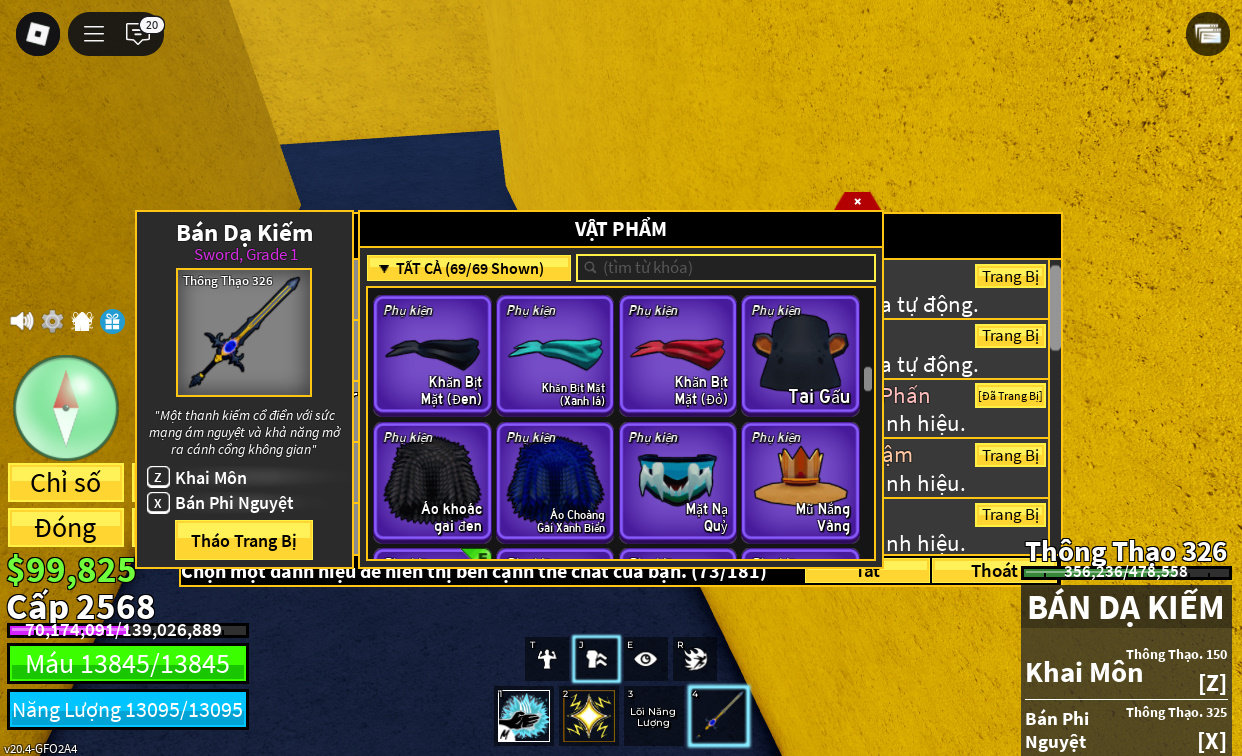Open the Chỉ số stats panel
The width and height of the screenshot is (1242, 756).
(x=66, y=482)
